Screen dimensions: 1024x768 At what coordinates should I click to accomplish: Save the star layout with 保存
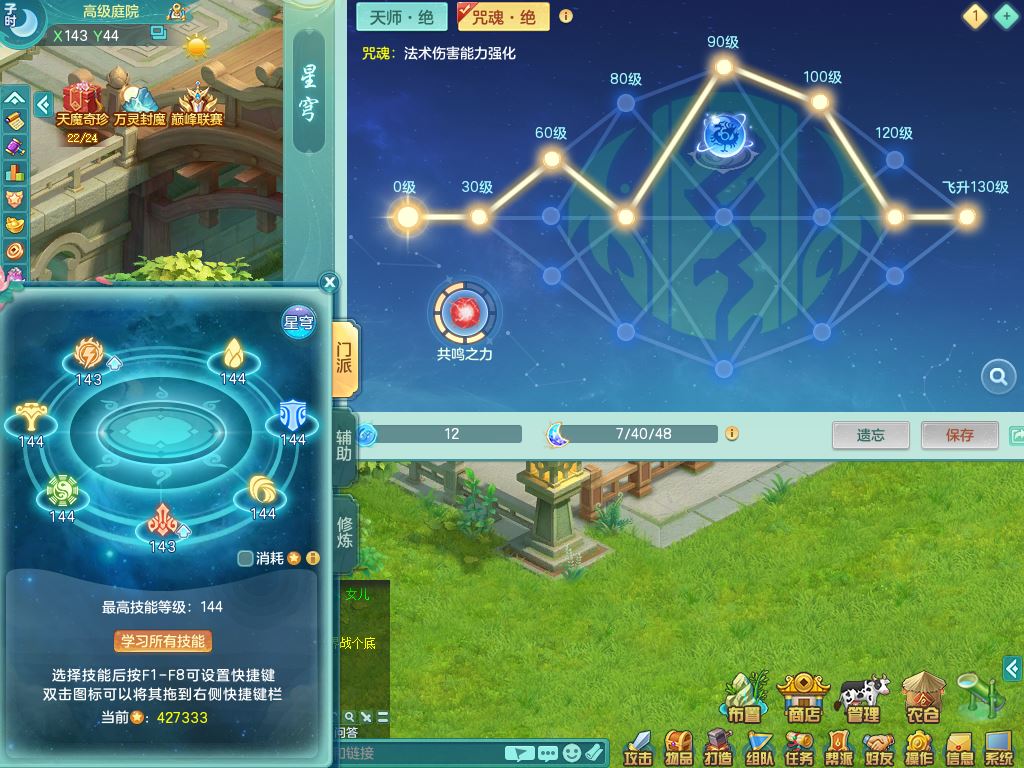[x=959, y=435]
